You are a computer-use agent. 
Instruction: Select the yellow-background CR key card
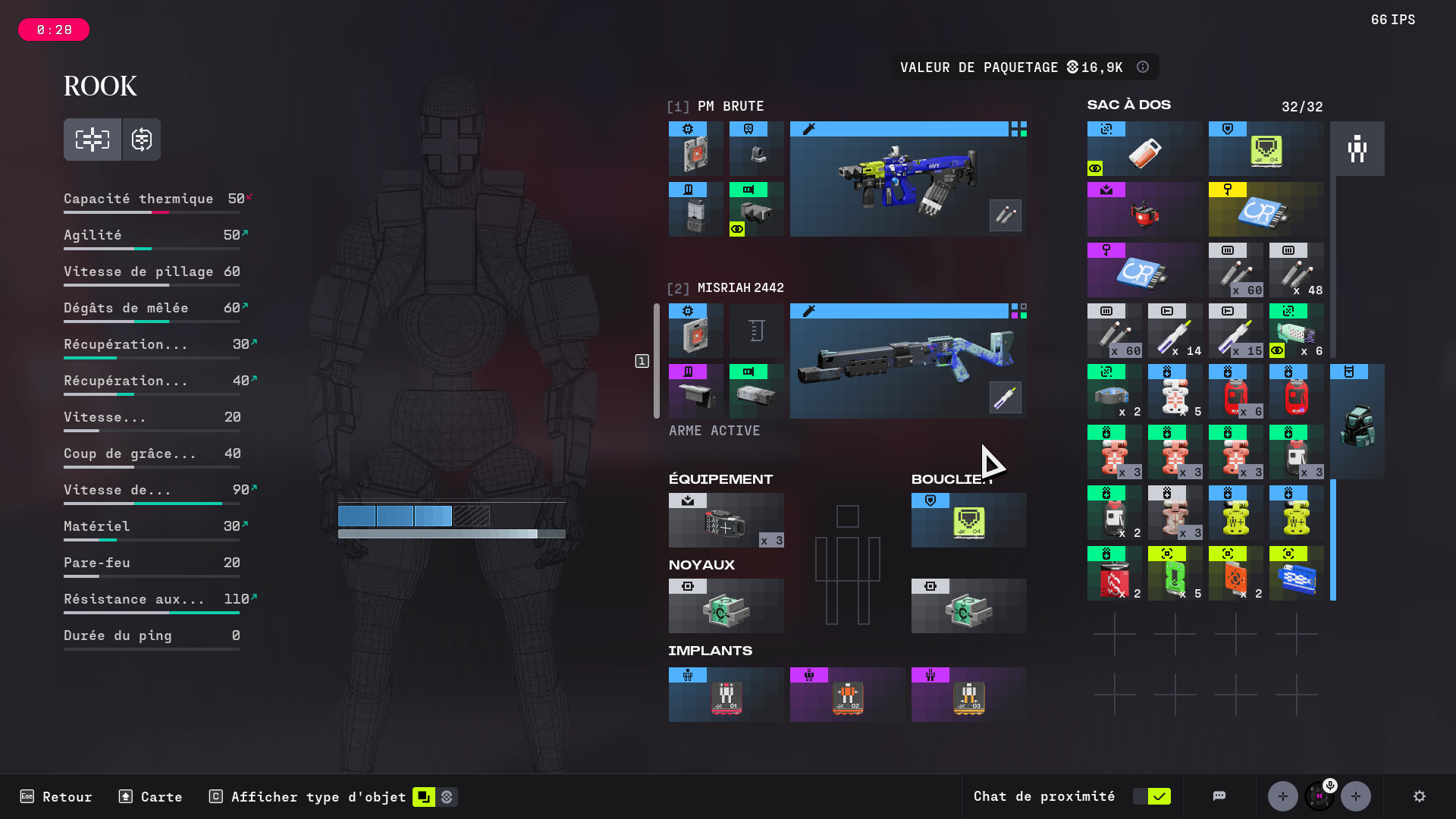(x=1266, y=209)
